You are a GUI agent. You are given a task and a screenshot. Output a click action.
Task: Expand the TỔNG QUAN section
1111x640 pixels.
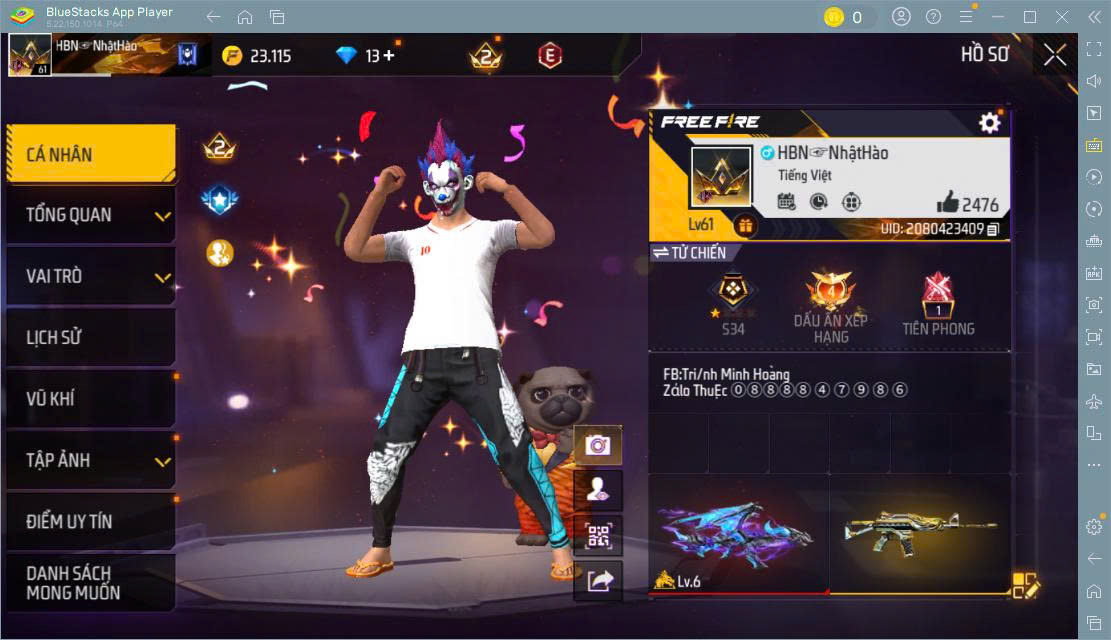pyautogui.click(x=91, y=215)
